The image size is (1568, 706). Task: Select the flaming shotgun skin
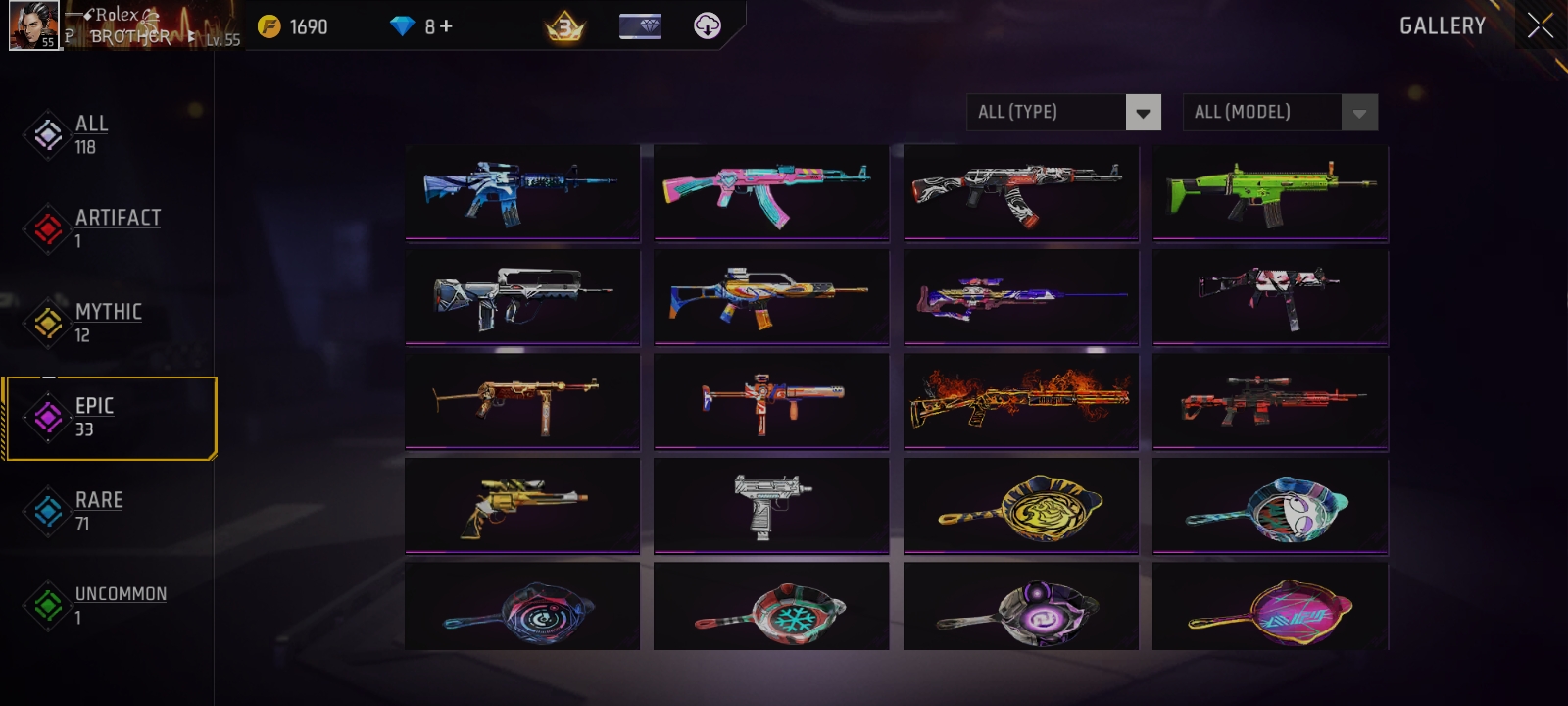point(1020,401)
